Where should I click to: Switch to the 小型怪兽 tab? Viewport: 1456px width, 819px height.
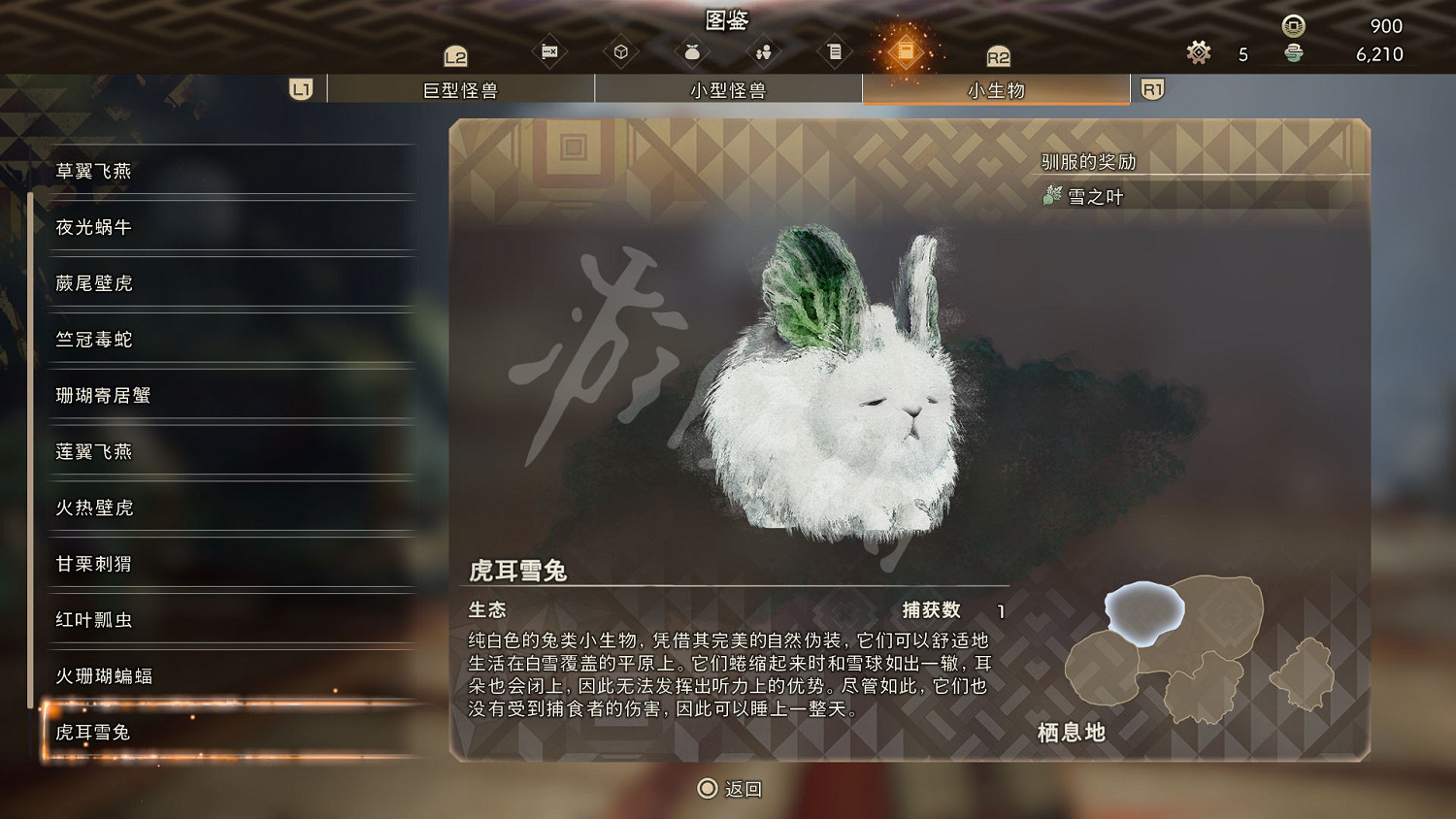[728, 88]
